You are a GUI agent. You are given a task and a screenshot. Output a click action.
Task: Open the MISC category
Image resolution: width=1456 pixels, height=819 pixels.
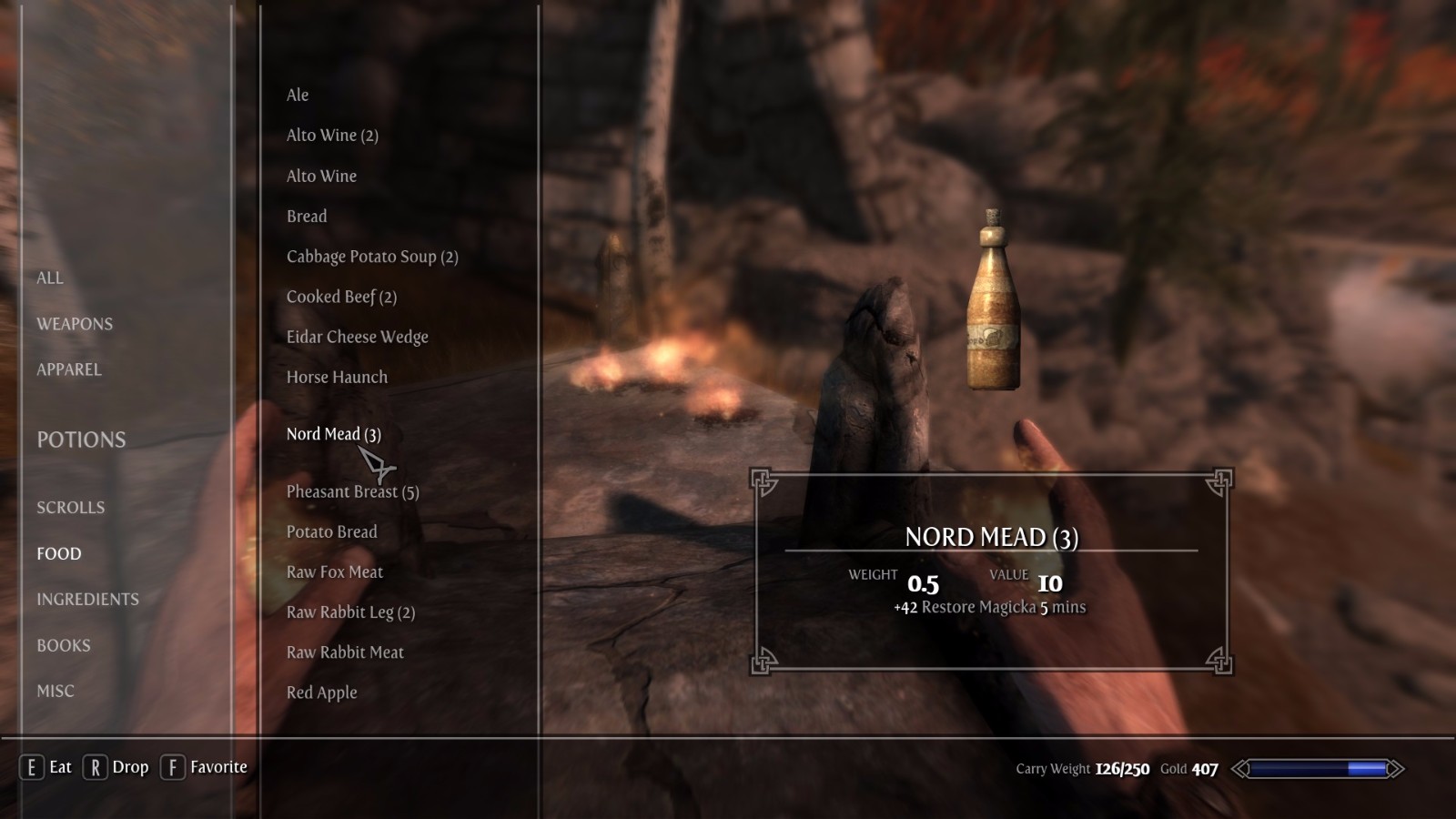56,691
